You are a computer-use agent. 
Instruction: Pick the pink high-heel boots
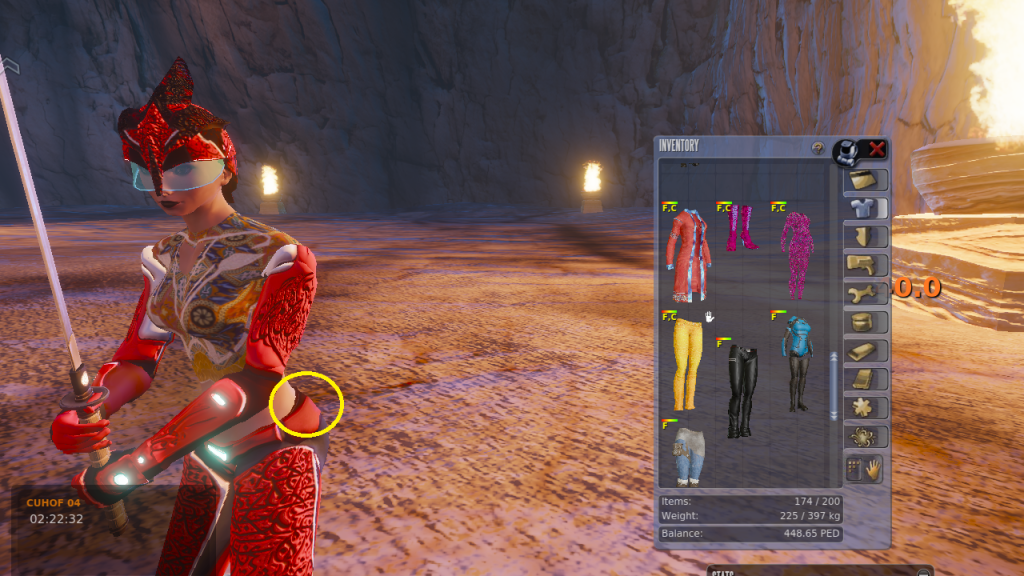(742, 228)
